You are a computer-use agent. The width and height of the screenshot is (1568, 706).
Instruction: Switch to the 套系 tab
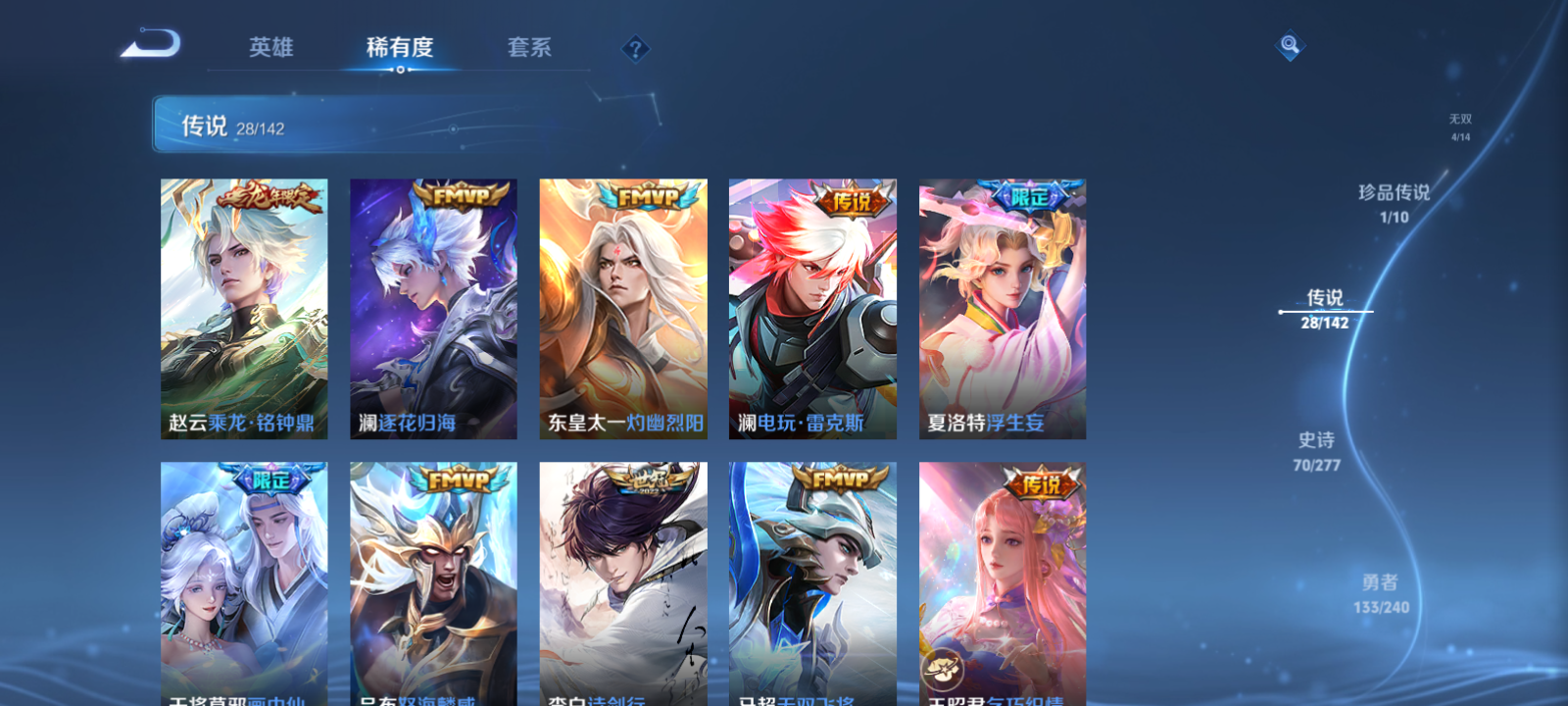coord(528,47)
